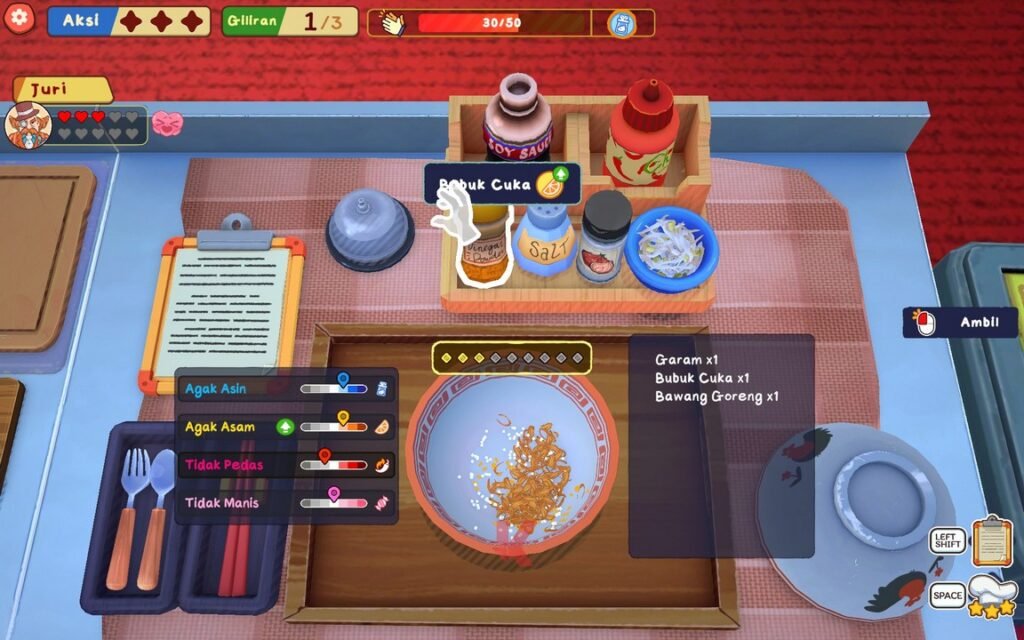The height and width of the screenshot is (640, 1024).
Task: Select the Agak Asam flavor row
Action: [287, 427]
